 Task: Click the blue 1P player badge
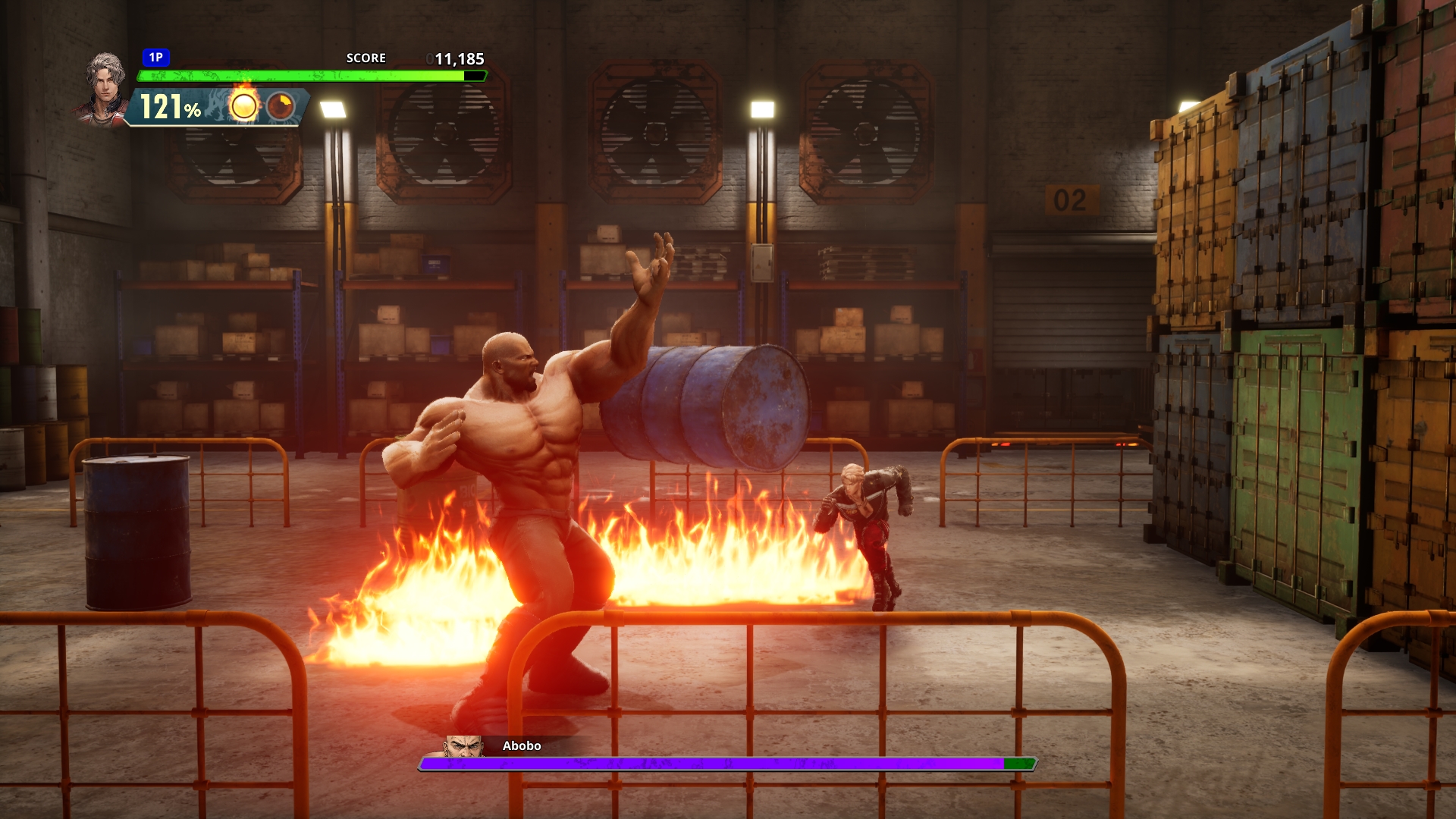pos(156,58)
